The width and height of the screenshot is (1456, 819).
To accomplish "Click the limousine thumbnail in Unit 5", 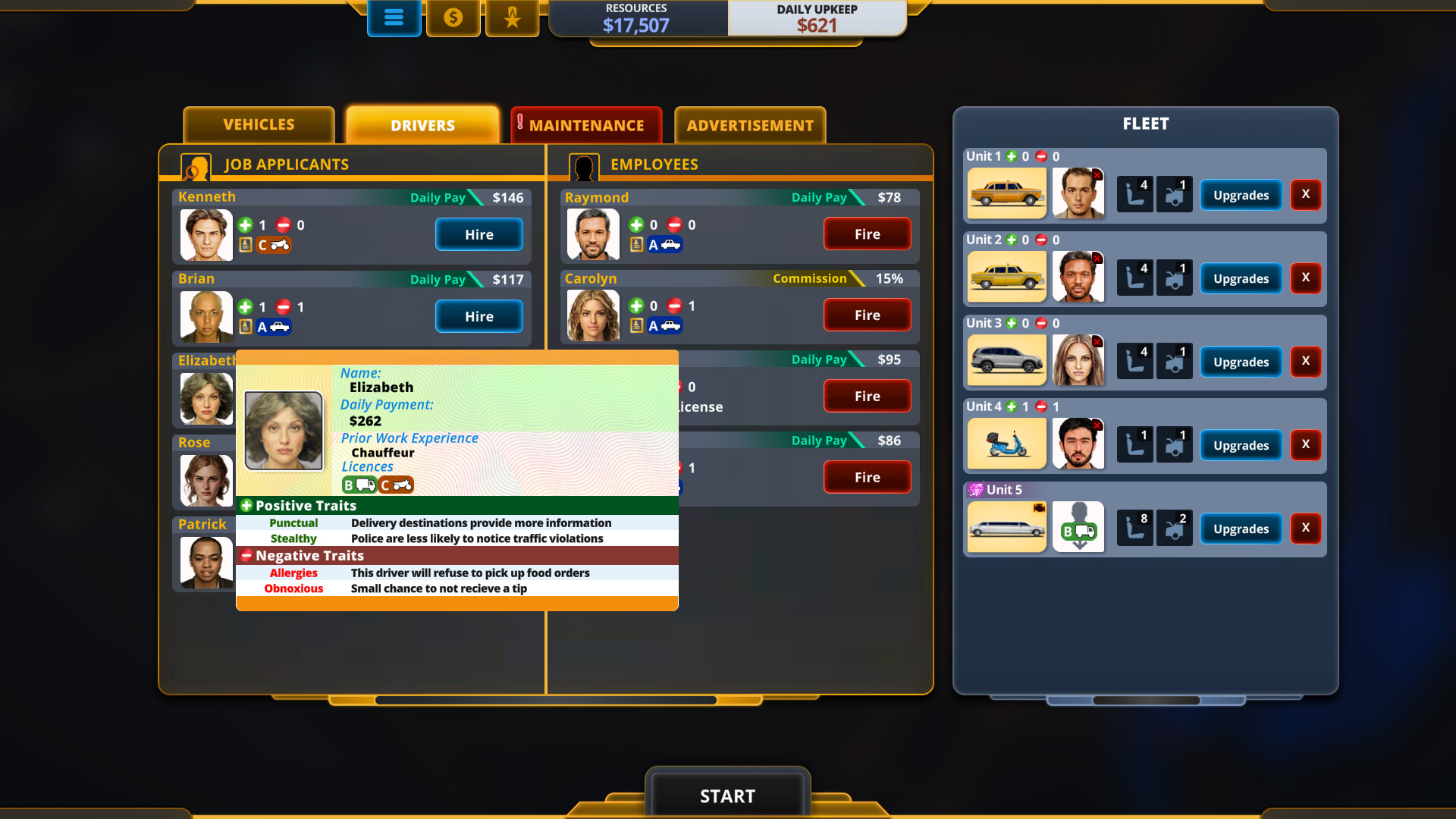I will (1006, 526).
